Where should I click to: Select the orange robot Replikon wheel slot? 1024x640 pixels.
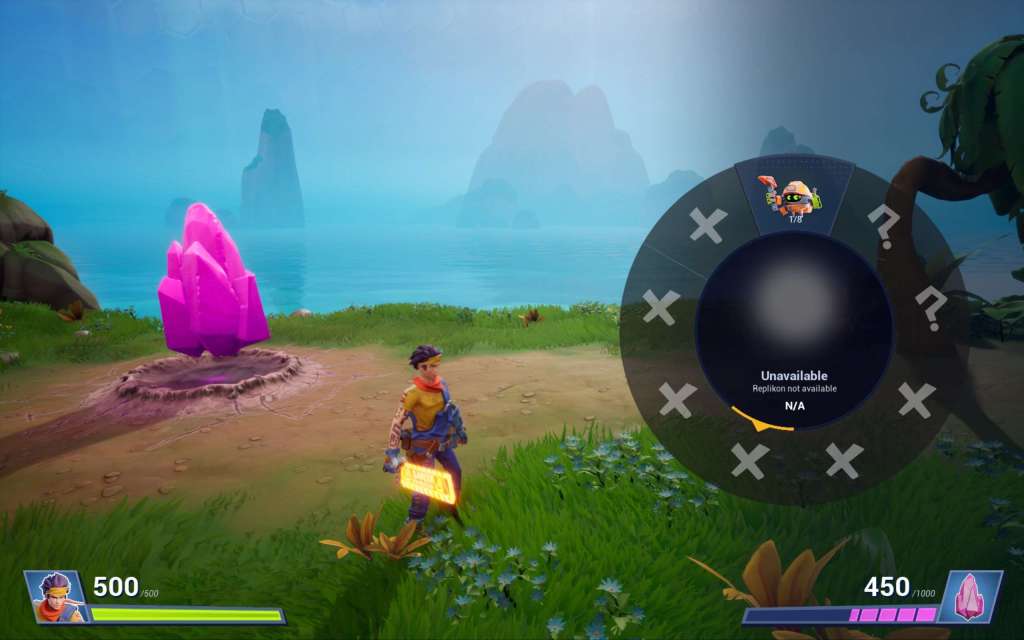tap(795, 197)
